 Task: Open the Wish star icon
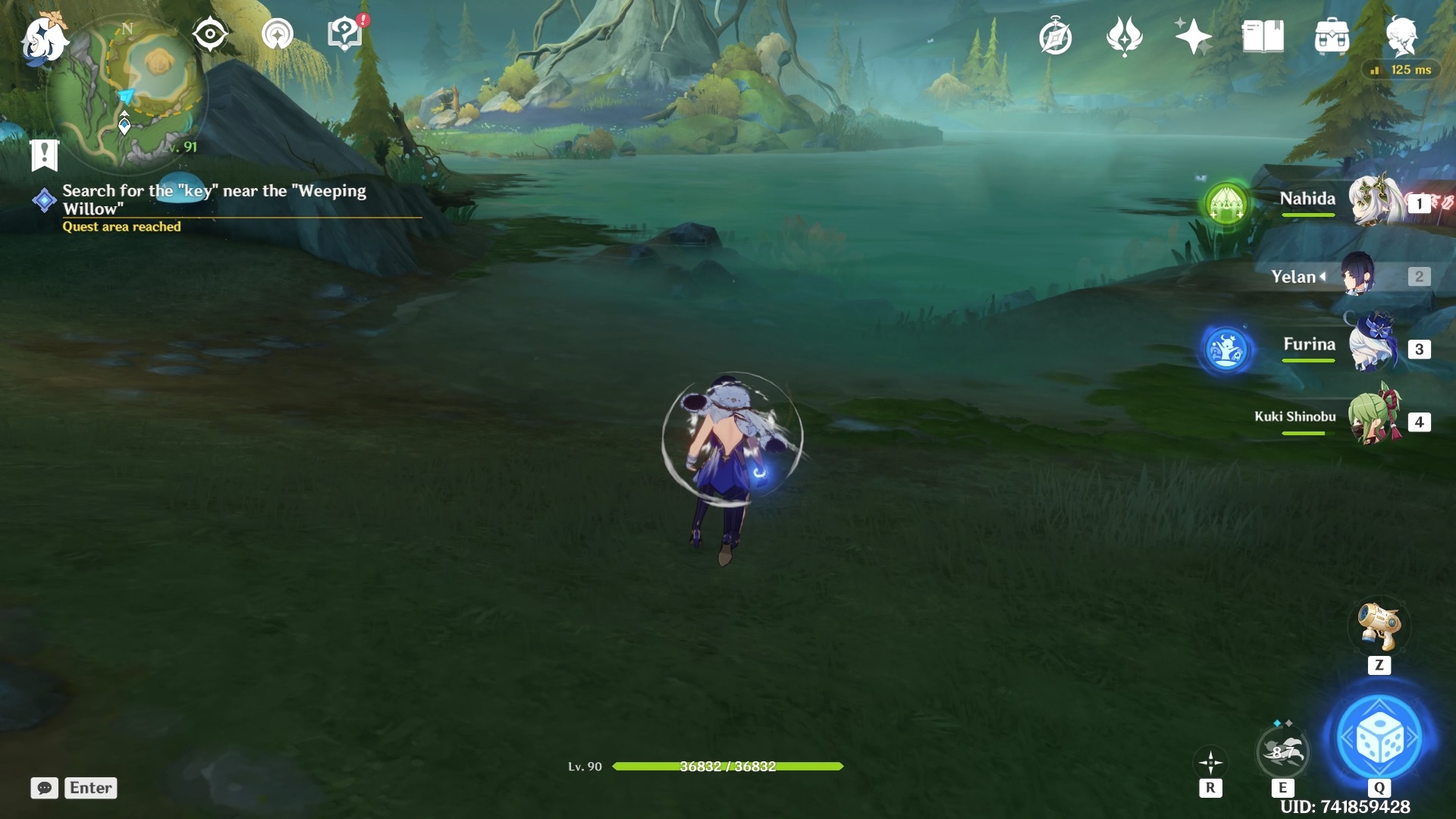[x=1193, y=36]
